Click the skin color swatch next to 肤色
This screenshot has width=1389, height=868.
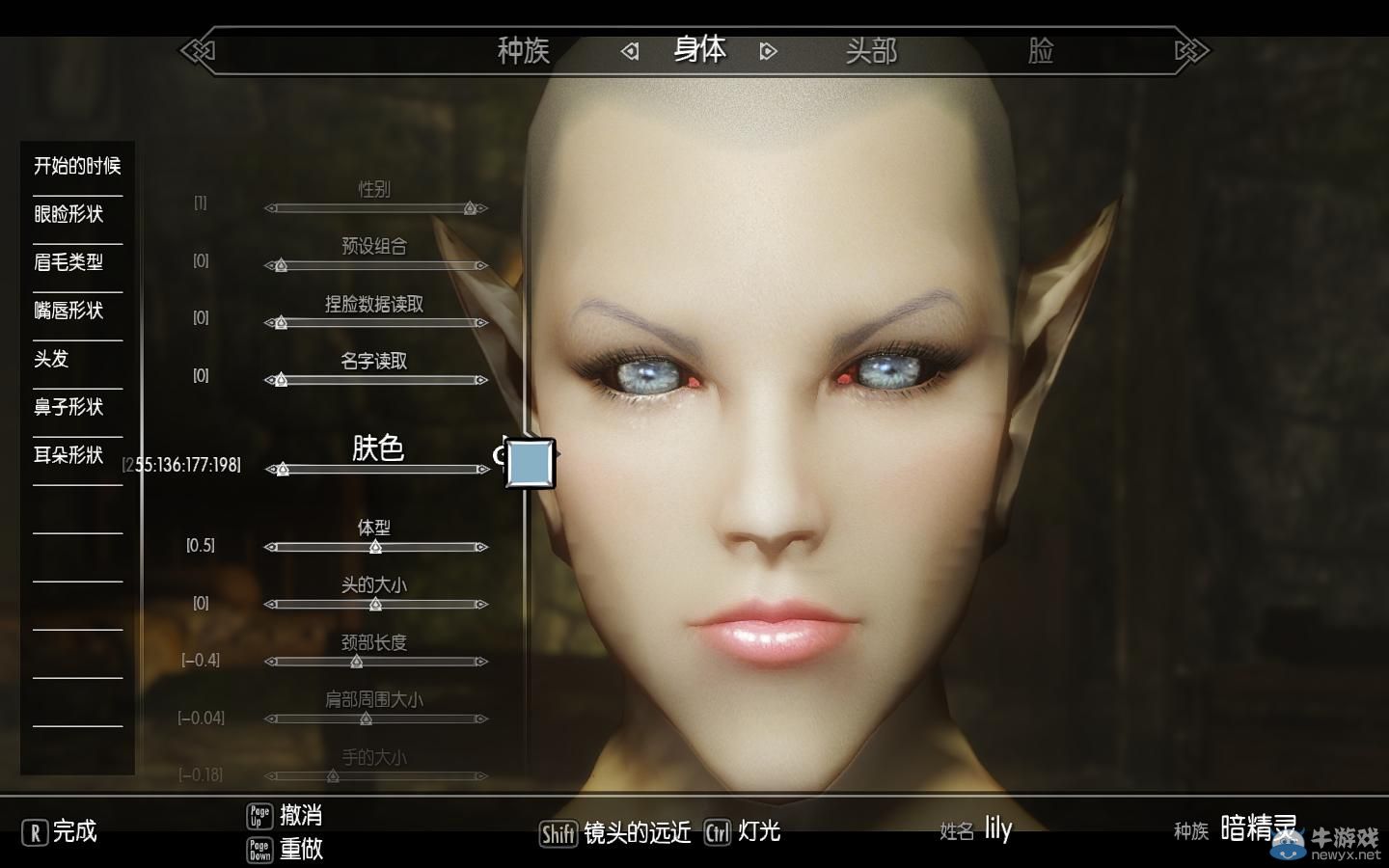(x=530, y=464)
